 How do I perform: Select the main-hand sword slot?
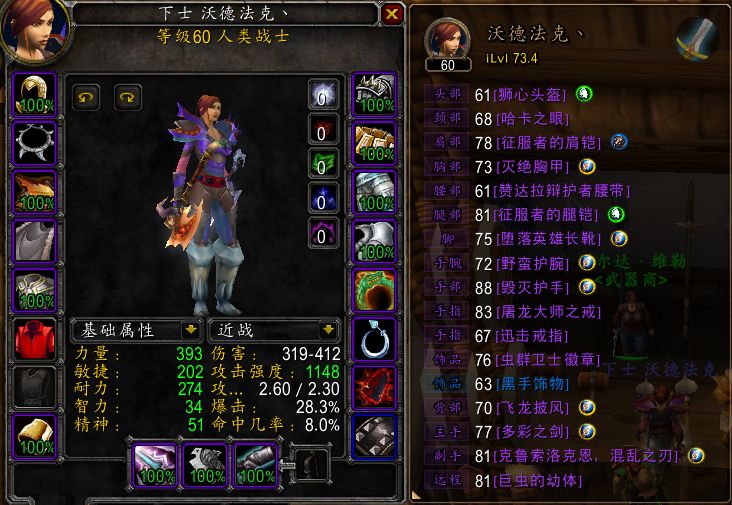click(156, 464)
